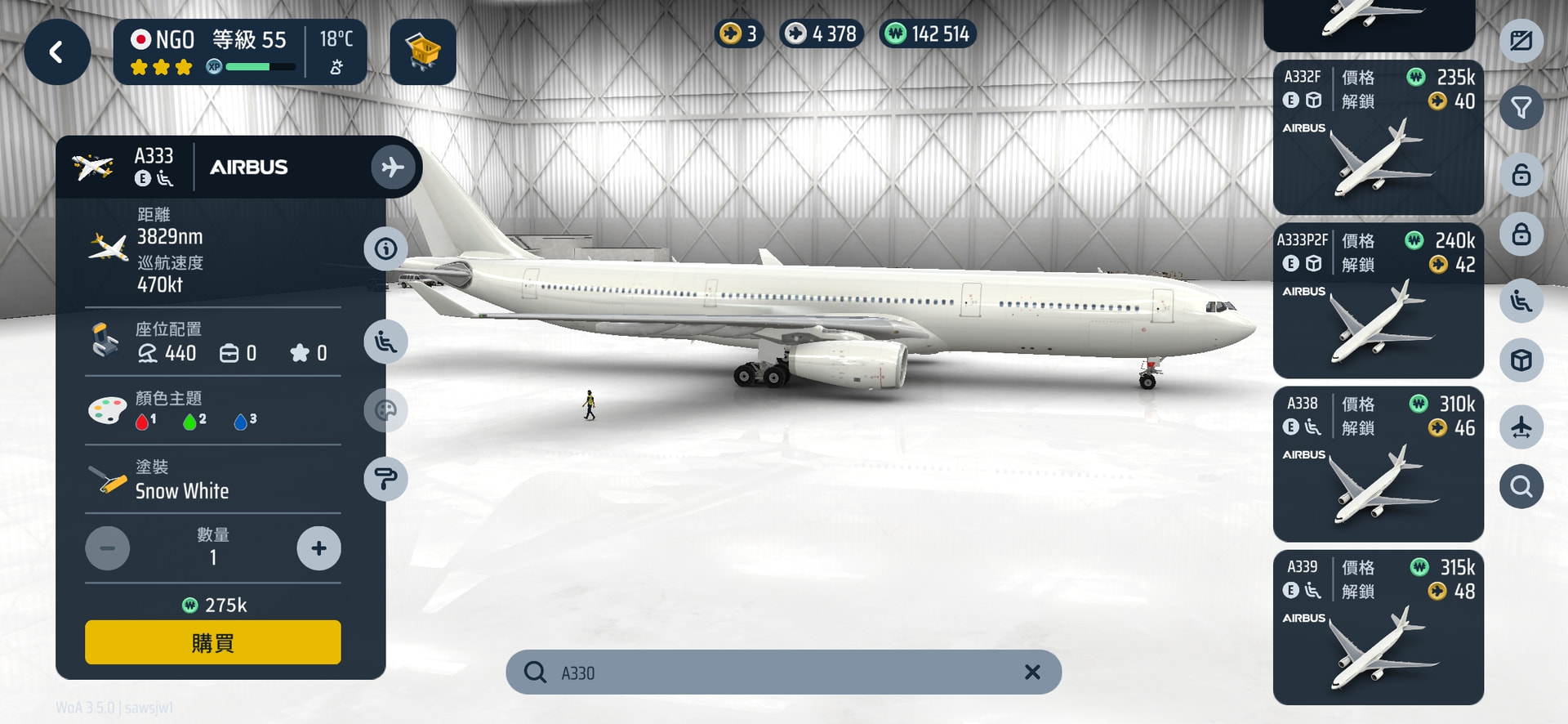Open the paint roller livery button

coord(385,479)
